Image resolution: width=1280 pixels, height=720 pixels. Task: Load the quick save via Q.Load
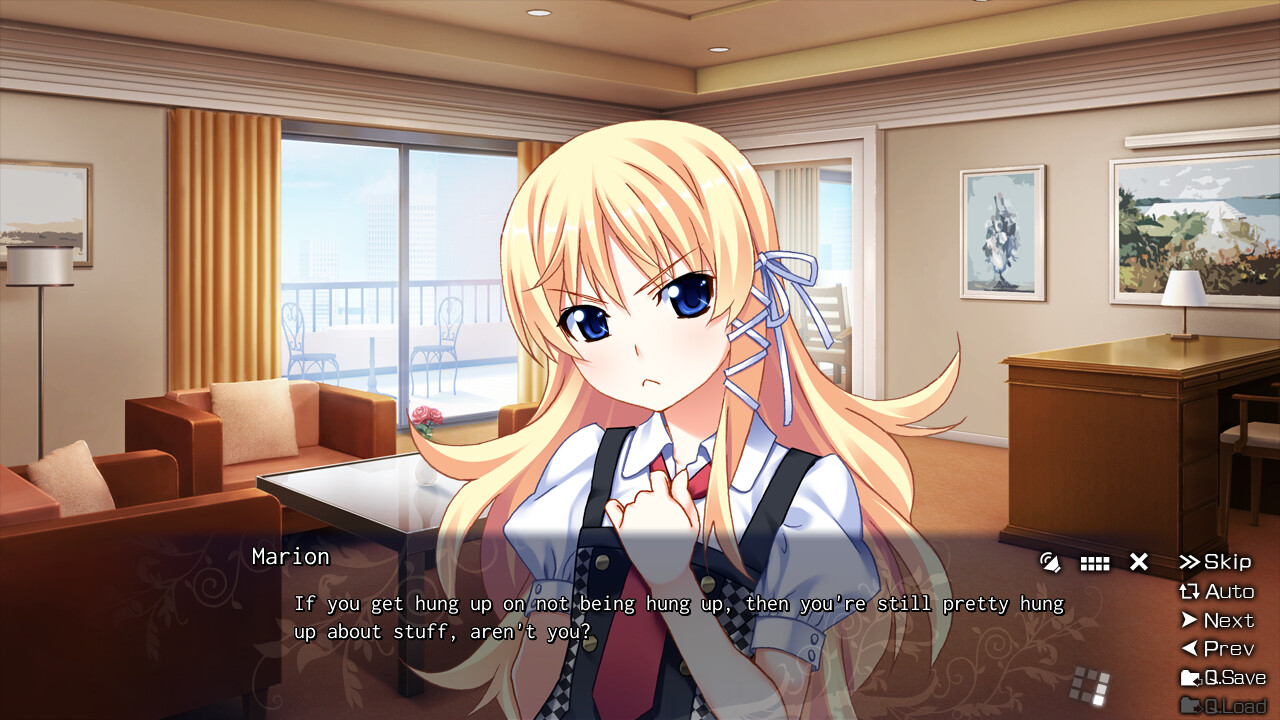click(1222, 706)
